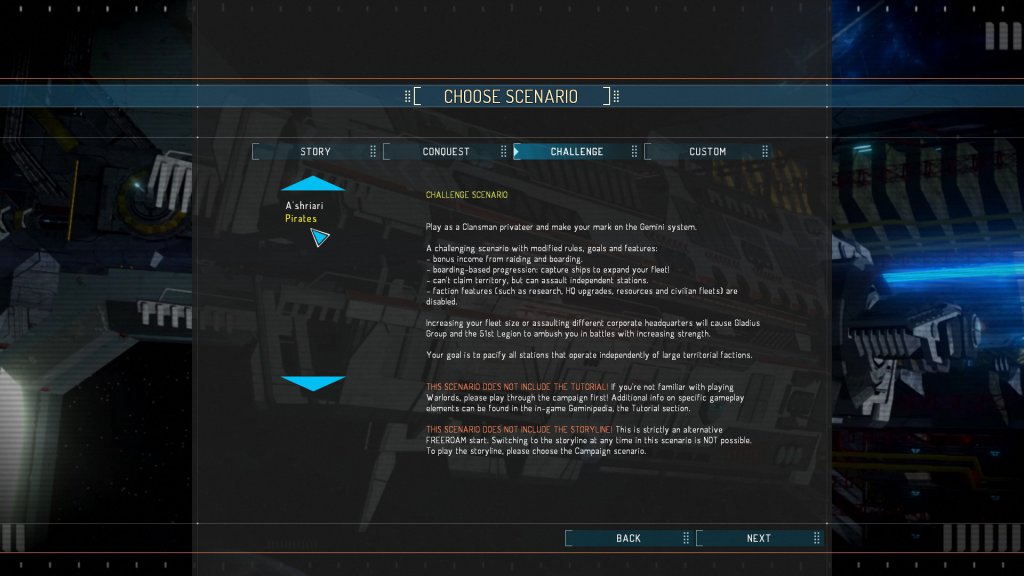
Task: Go back with the Back button
Action: click(x=628, y=538)
